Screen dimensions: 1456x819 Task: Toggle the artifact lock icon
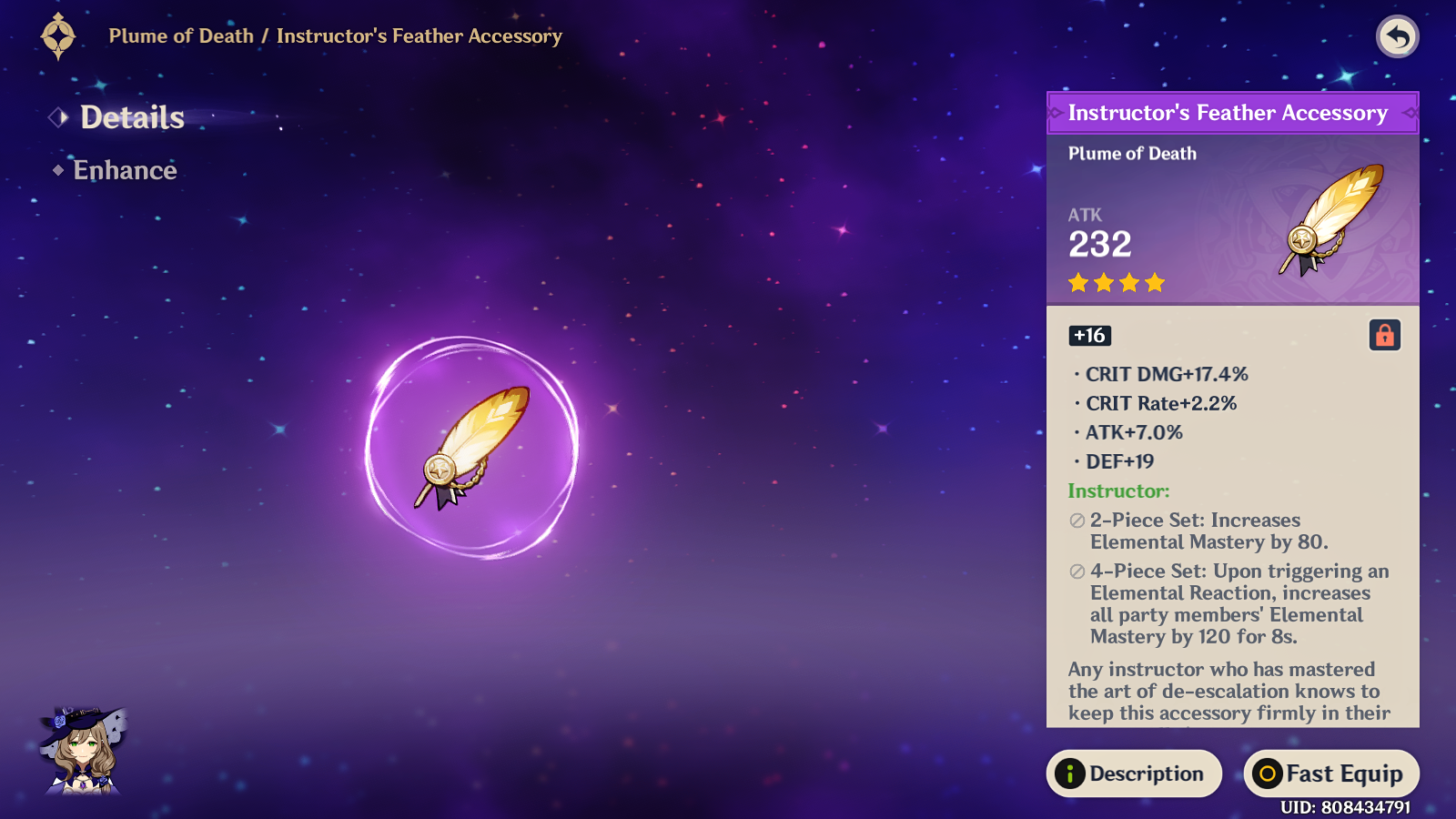pos(1384,335)
